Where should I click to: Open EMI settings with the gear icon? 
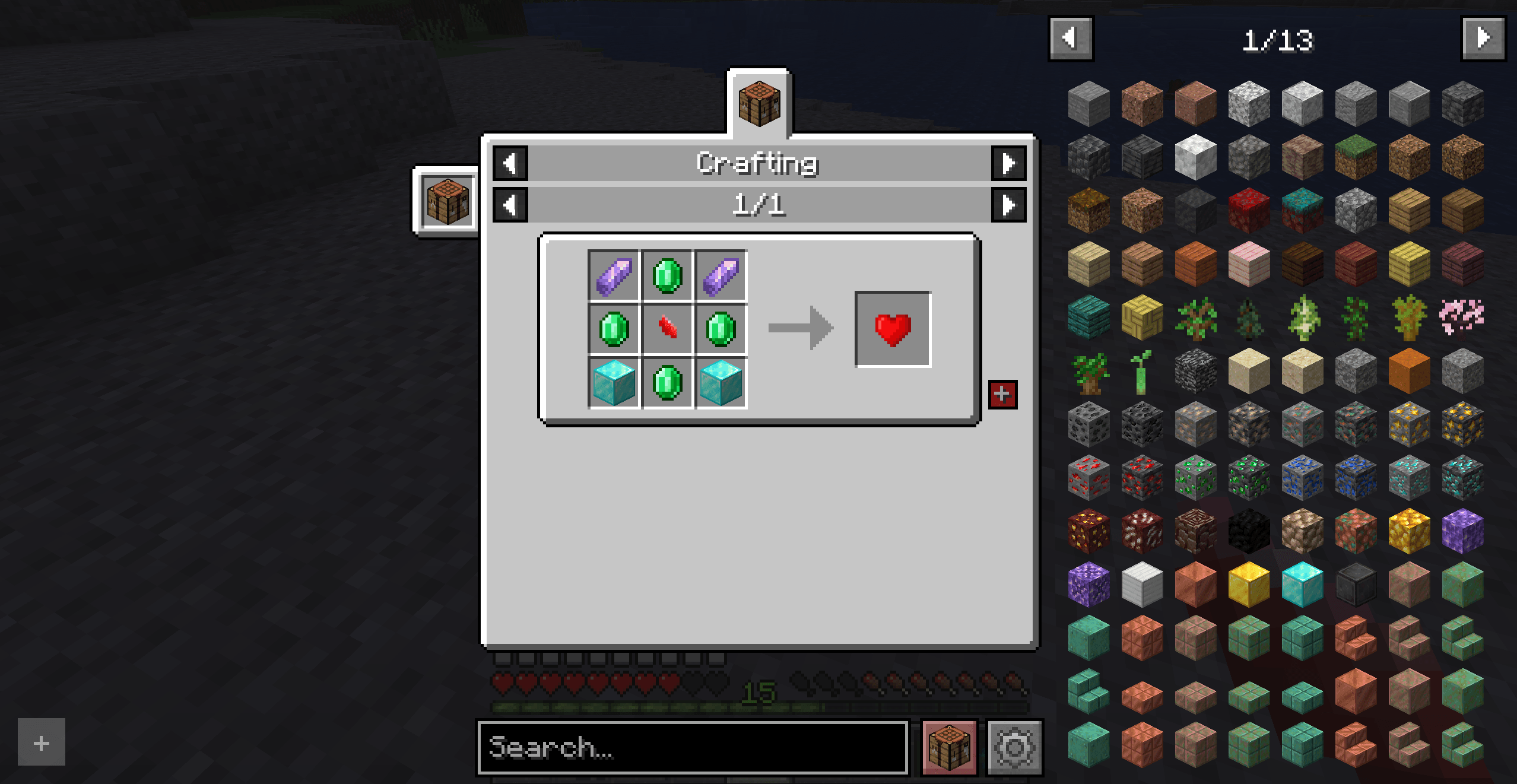(1016, 748)
